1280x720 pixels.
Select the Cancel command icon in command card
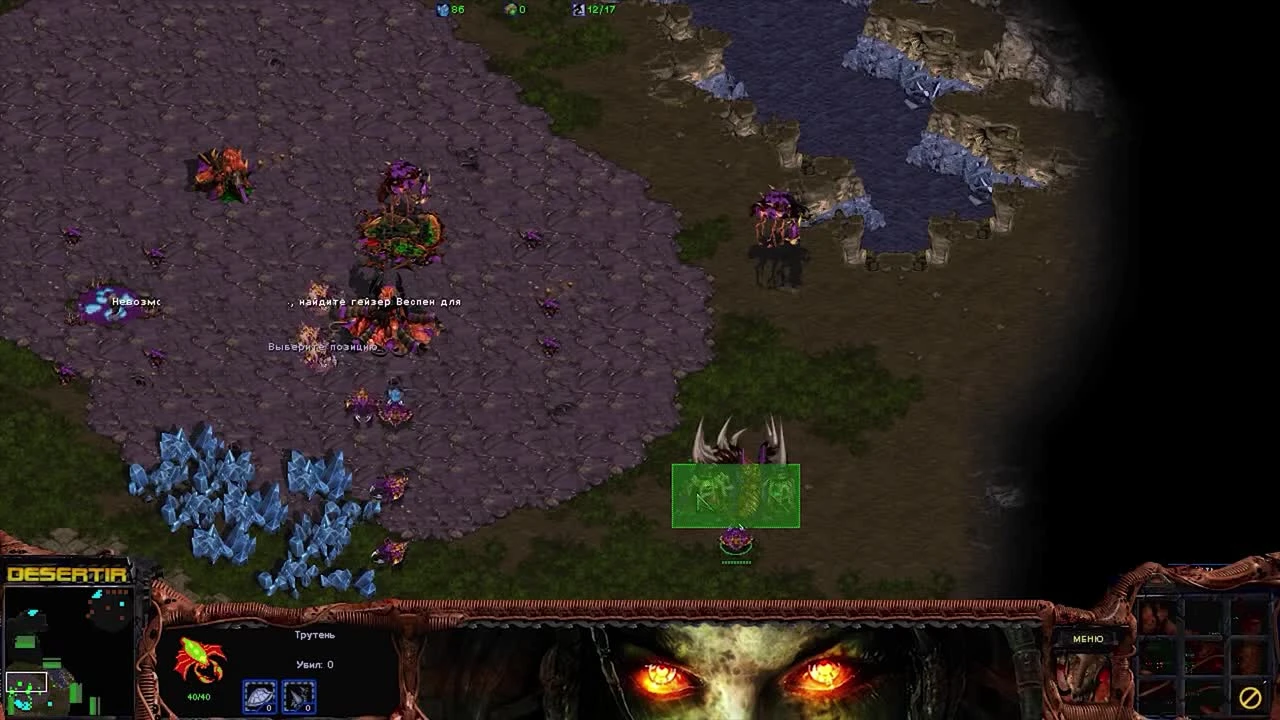tap(1249, 698)
